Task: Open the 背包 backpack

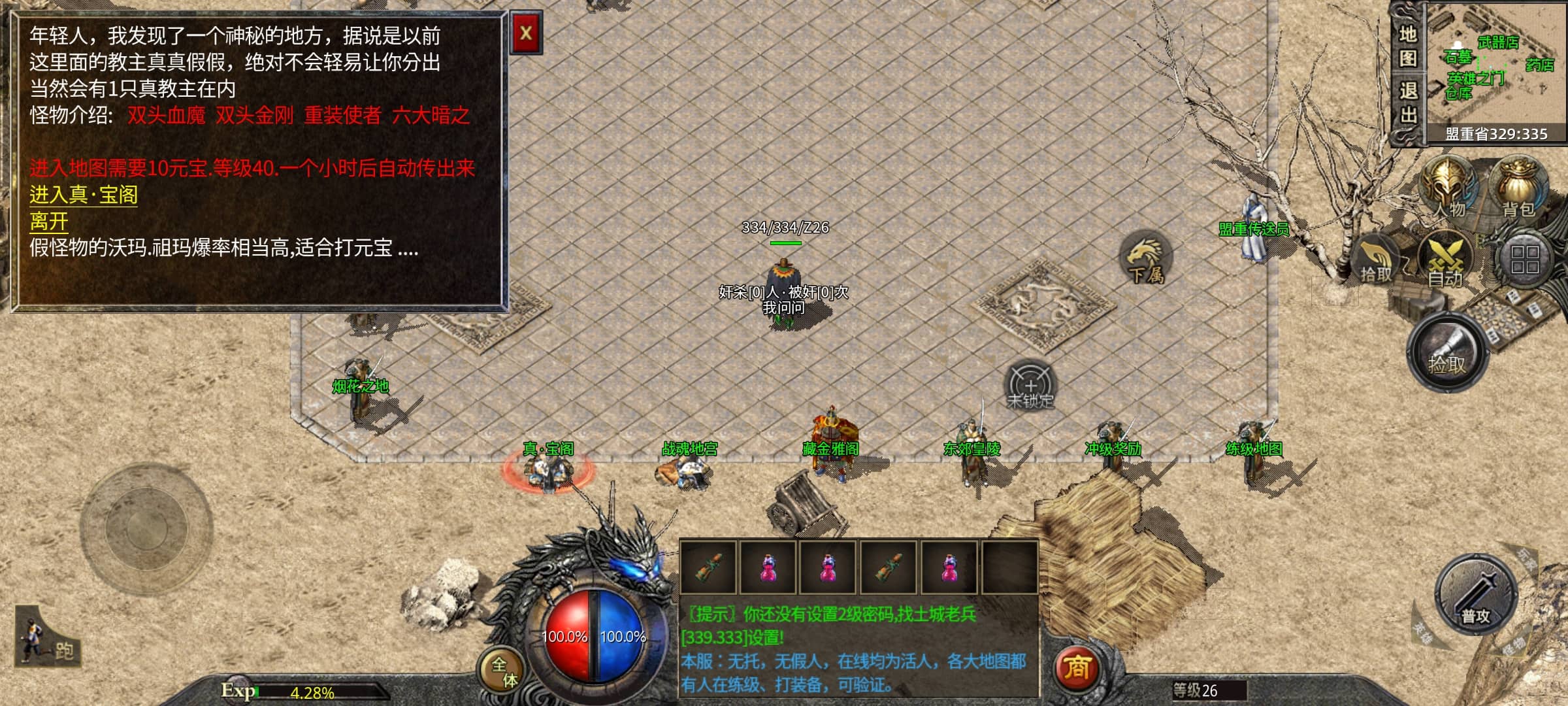Action: pos(1519,186)
